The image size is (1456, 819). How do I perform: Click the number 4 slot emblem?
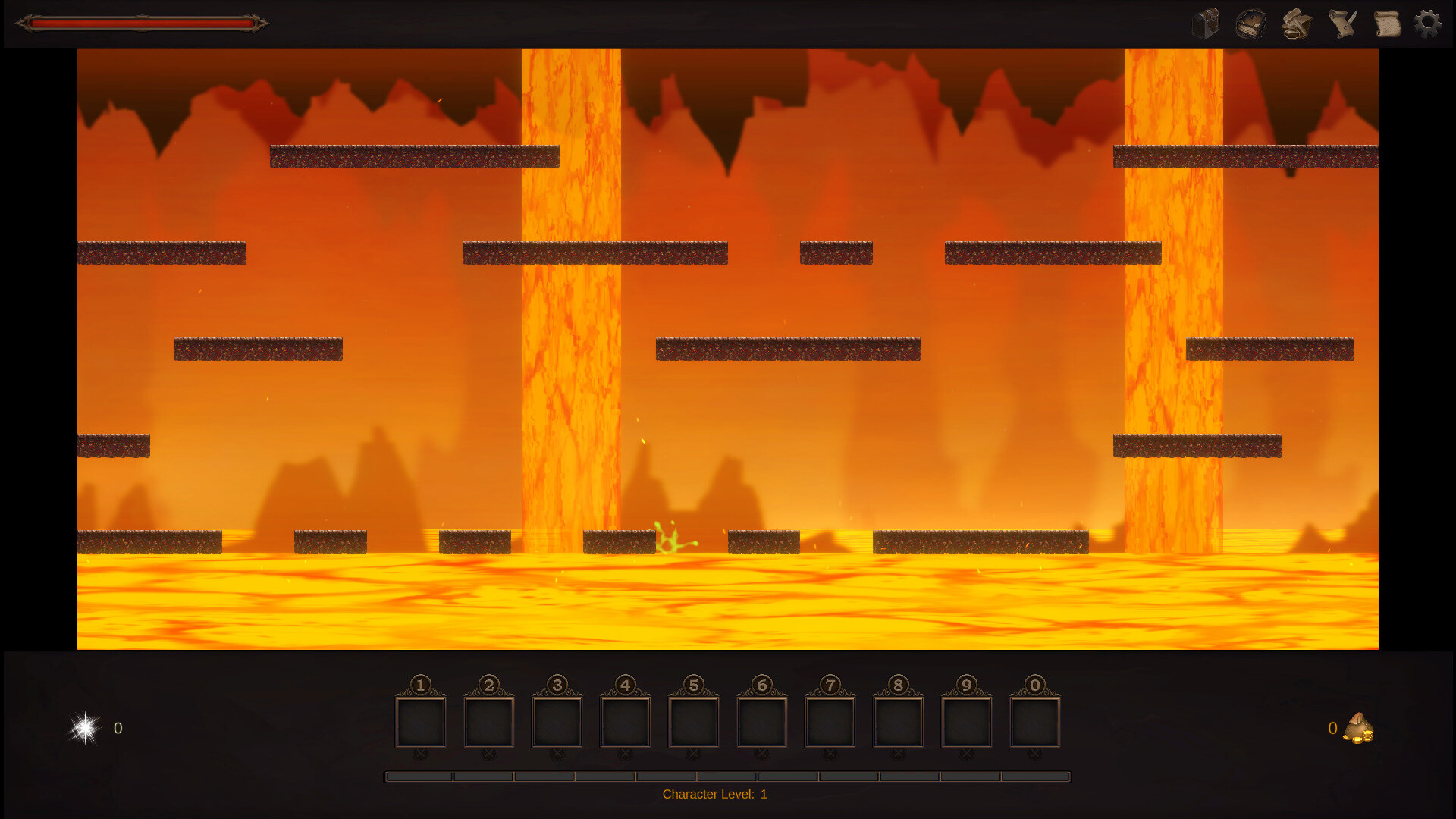[625, 685]
